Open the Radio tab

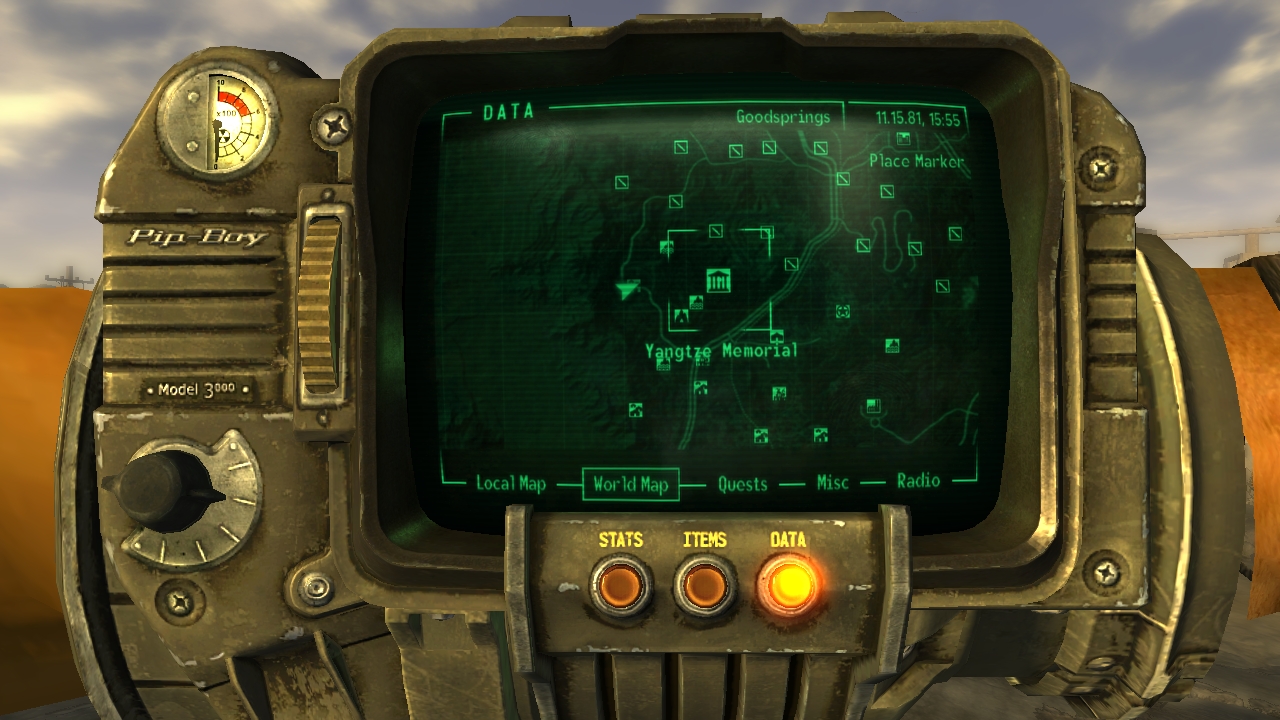click(918, 481)
